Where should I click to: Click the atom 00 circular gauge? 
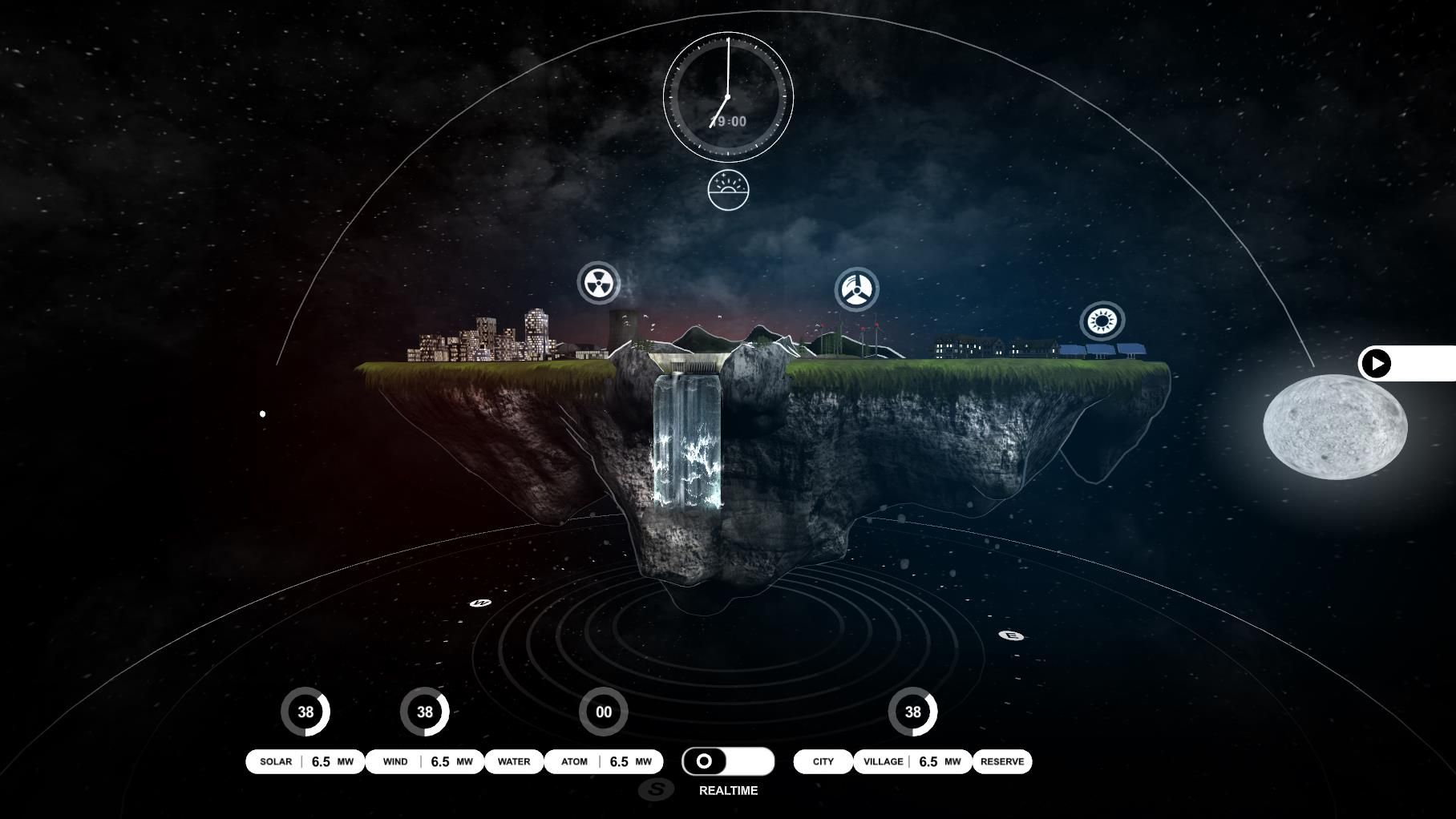pyautogui.click(x=604, y=712)
